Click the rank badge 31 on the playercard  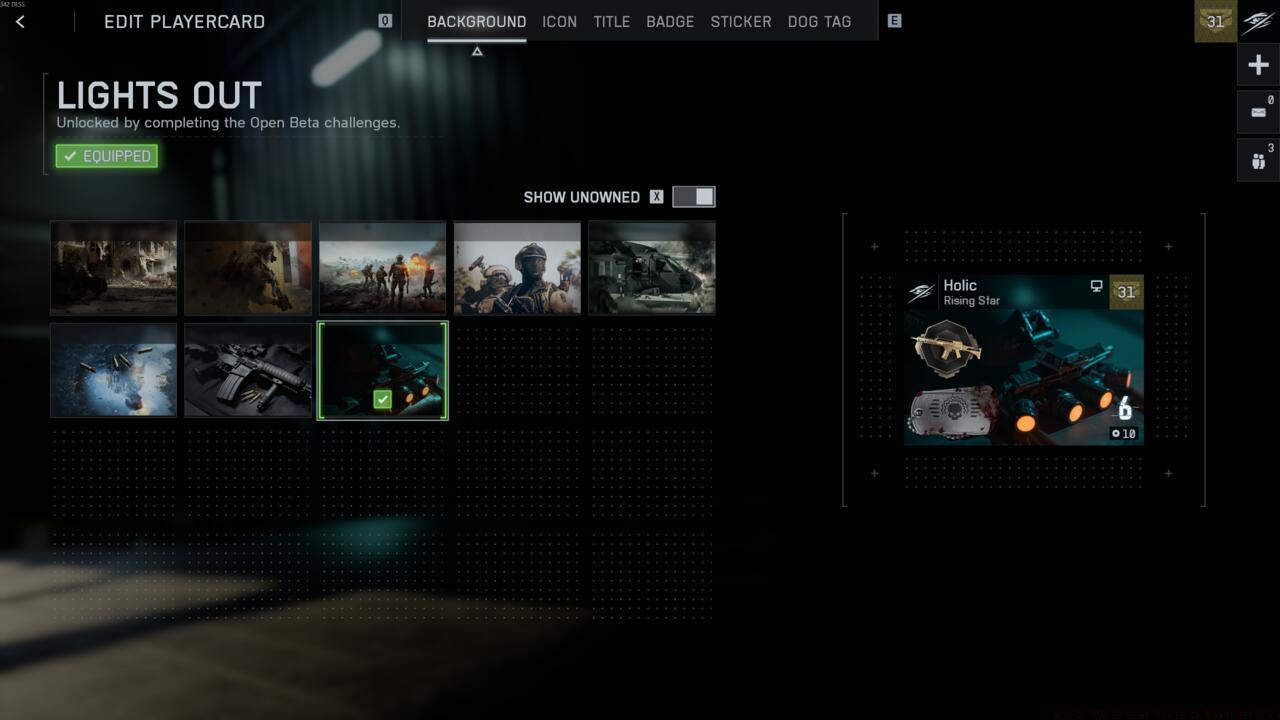[x=1126, y=292]
